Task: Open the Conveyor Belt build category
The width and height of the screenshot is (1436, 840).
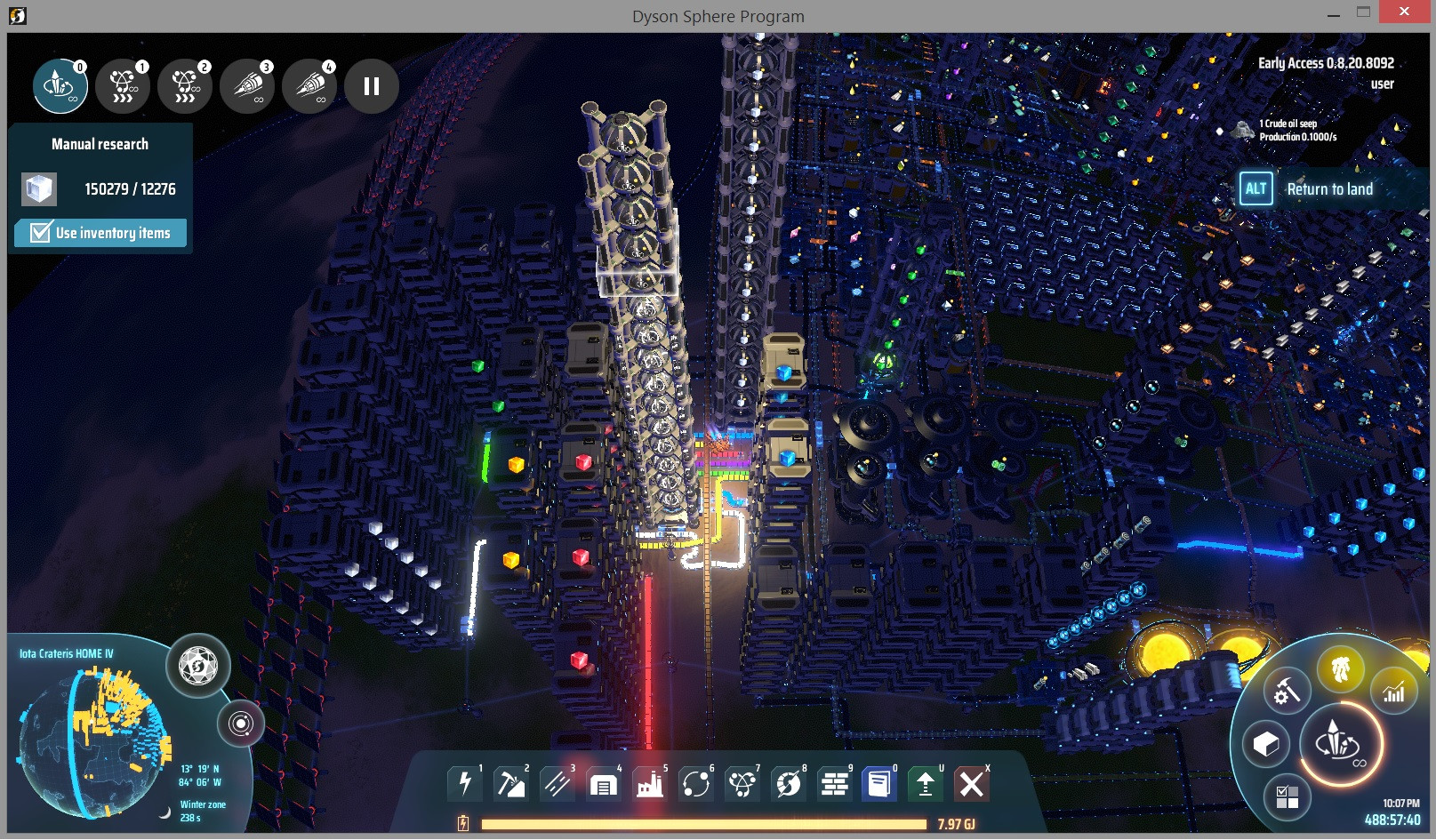Action: pos(557,783)
